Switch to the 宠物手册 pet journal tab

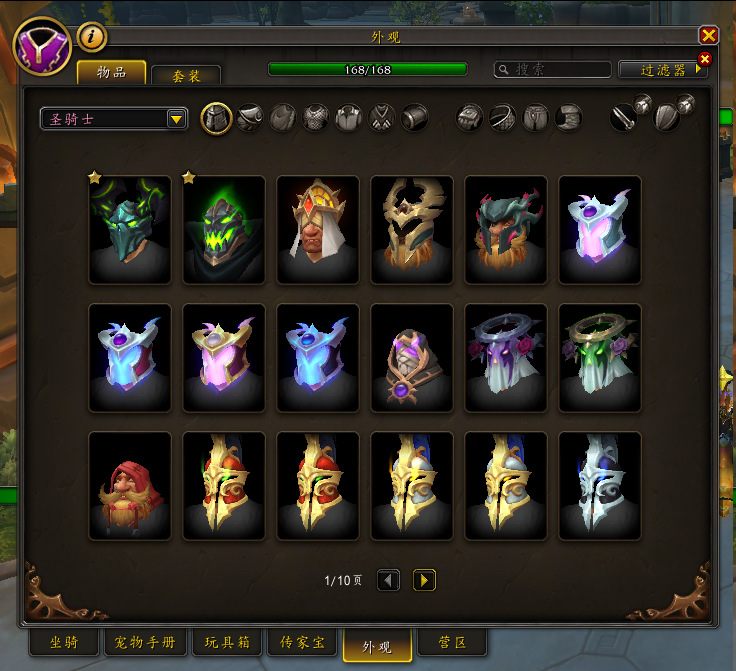click(x=147, y=642)
